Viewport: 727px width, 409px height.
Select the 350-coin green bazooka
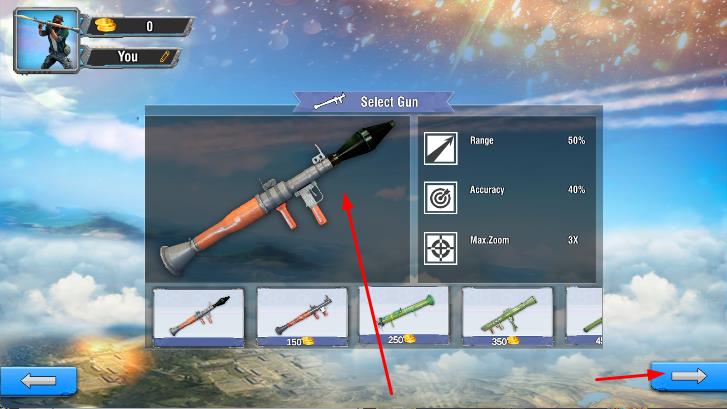(507, 317)
